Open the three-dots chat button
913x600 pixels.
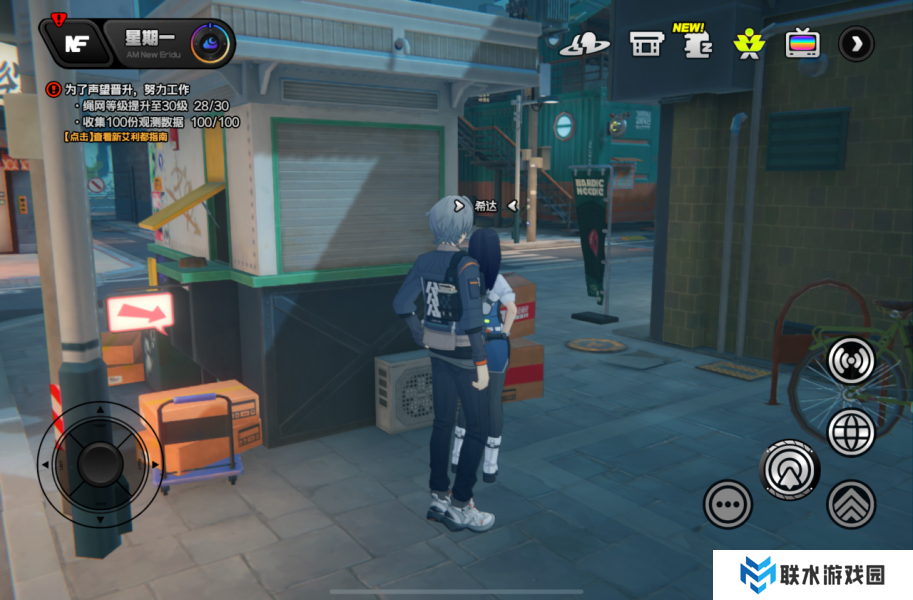(x=727, y=504)
